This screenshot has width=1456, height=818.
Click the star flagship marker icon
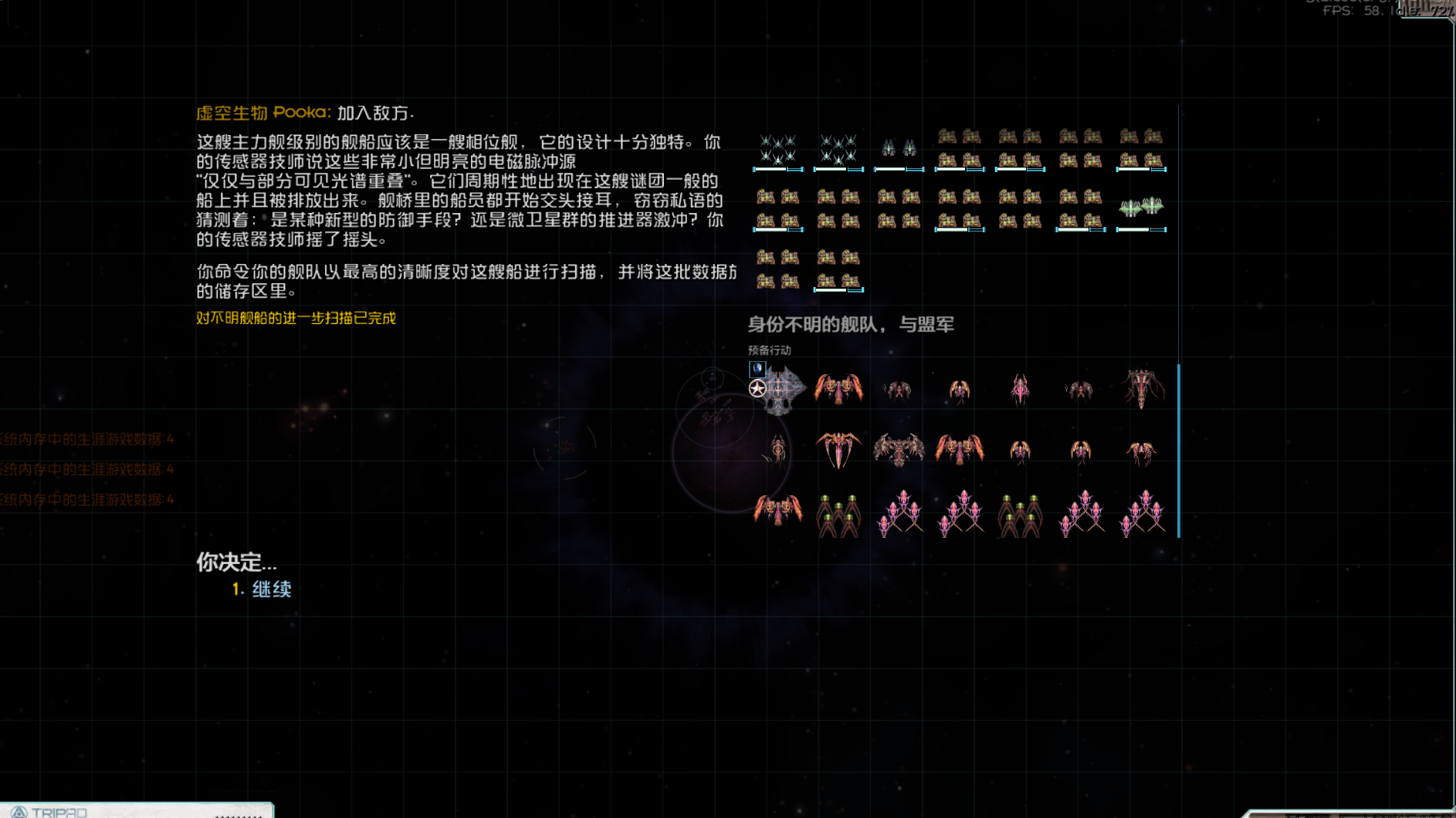point(757,387)
